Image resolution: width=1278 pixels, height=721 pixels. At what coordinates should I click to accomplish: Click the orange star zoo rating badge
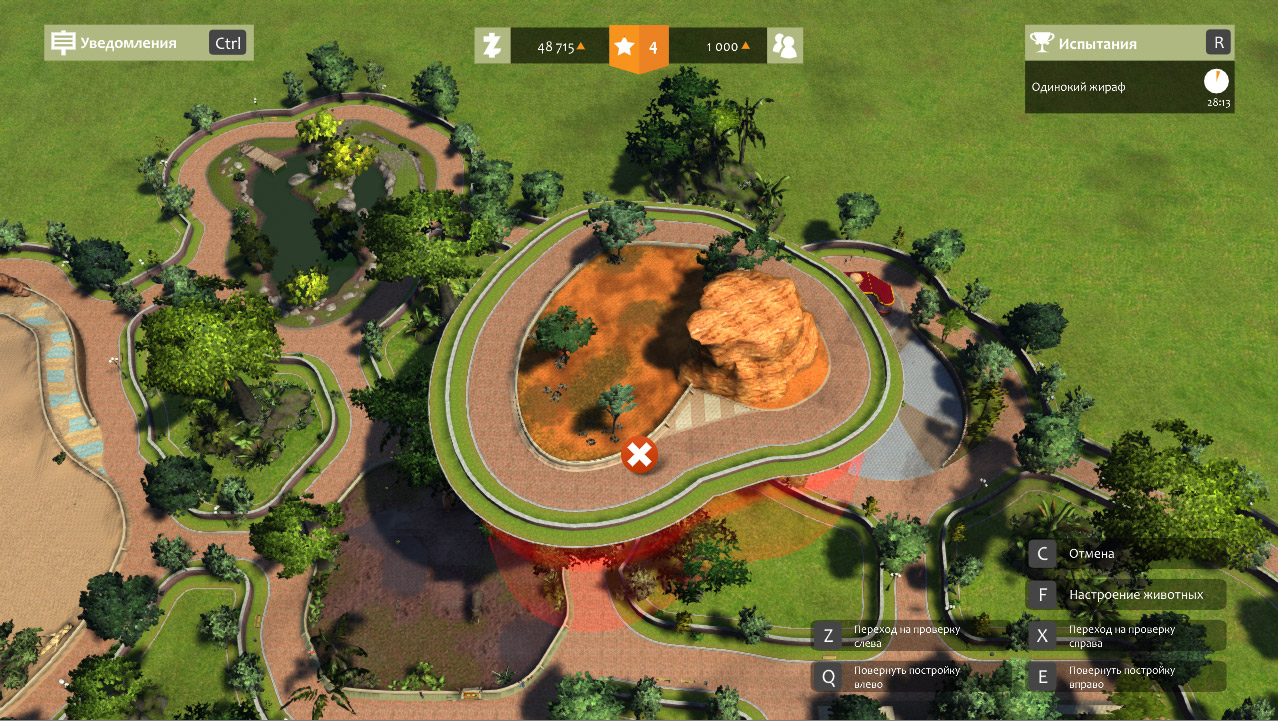(638, 47)
